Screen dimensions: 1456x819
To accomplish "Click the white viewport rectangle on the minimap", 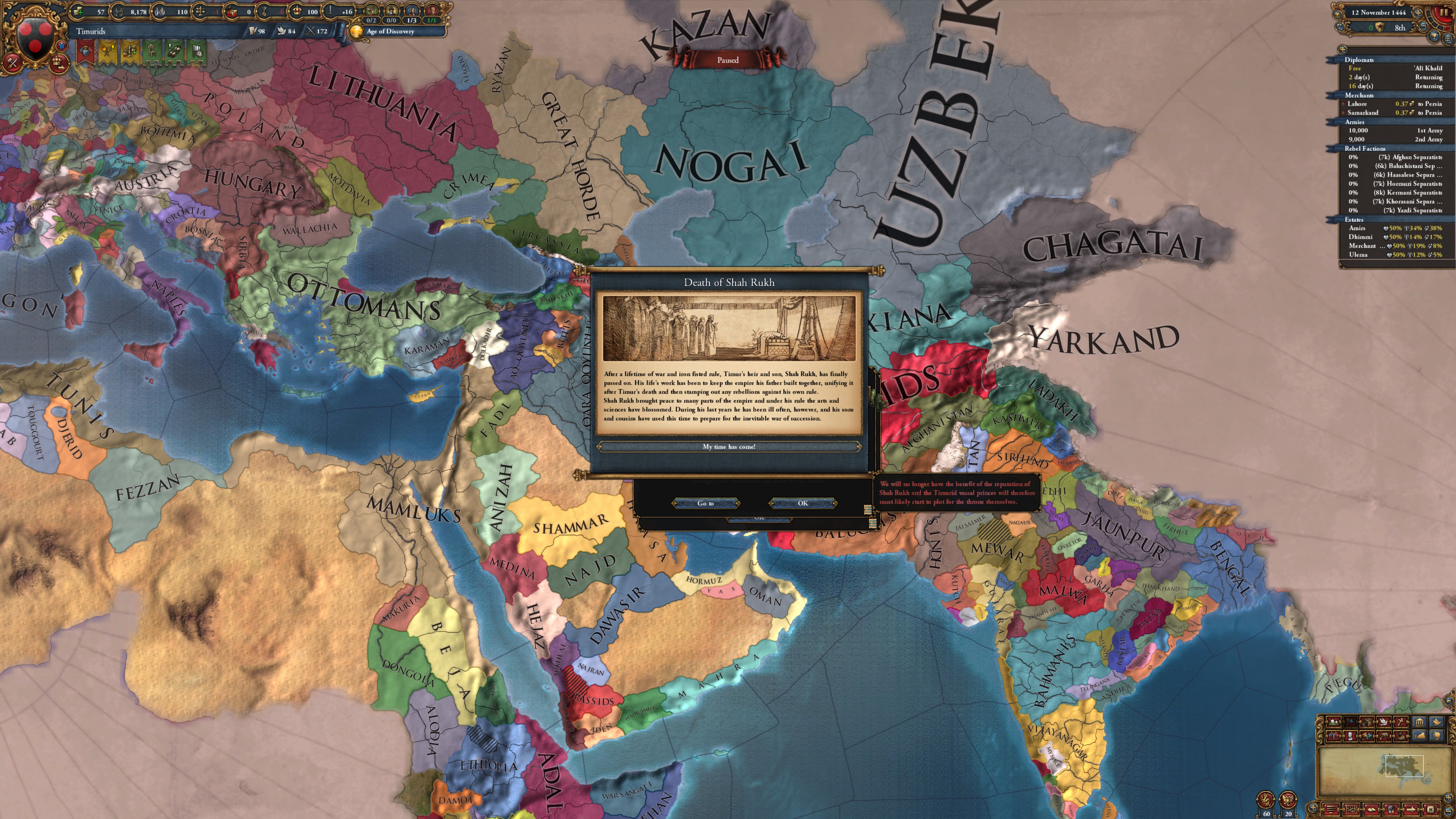I will tap(1404, 766).
